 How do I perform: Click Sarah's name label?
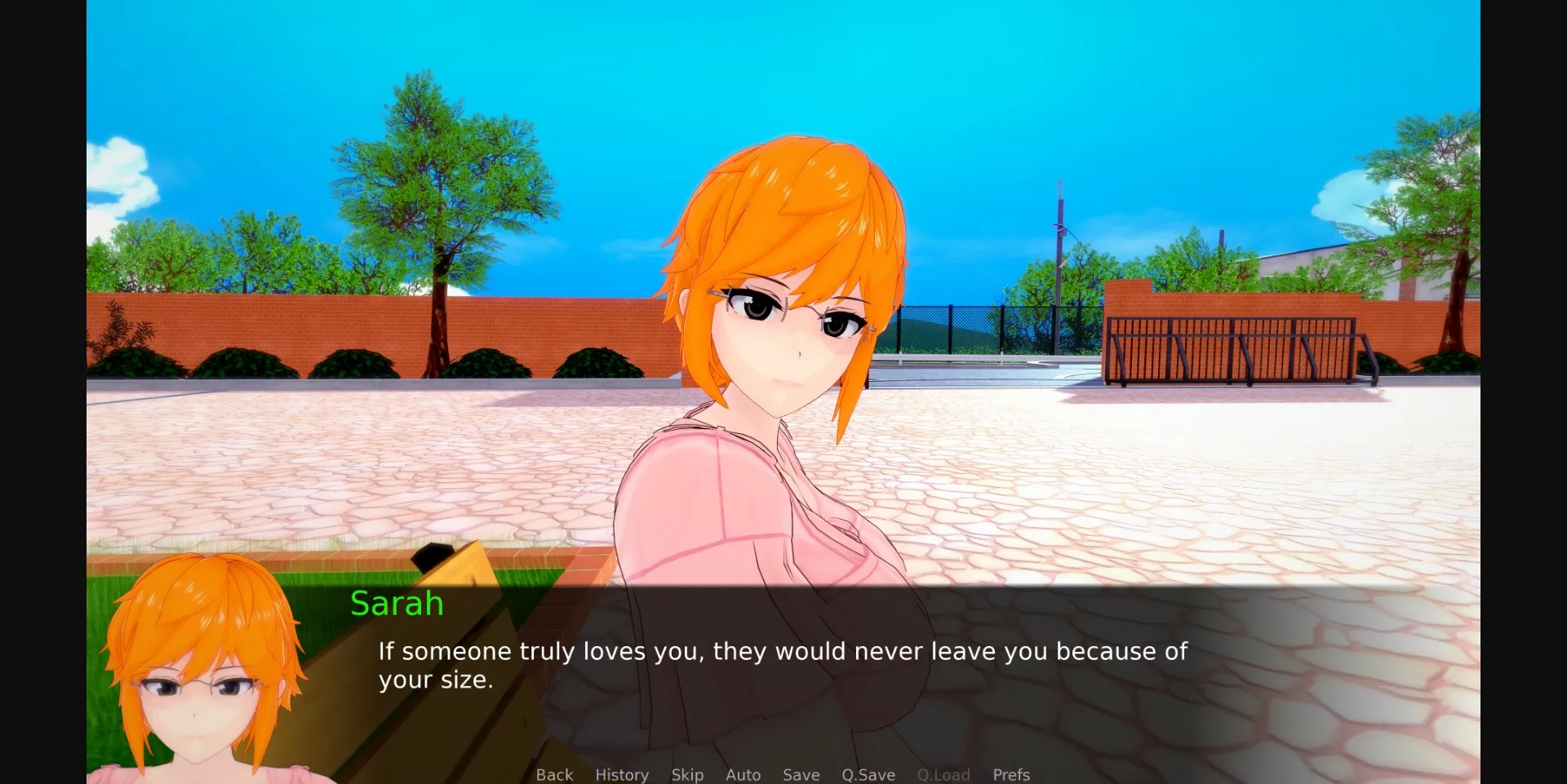397,603
